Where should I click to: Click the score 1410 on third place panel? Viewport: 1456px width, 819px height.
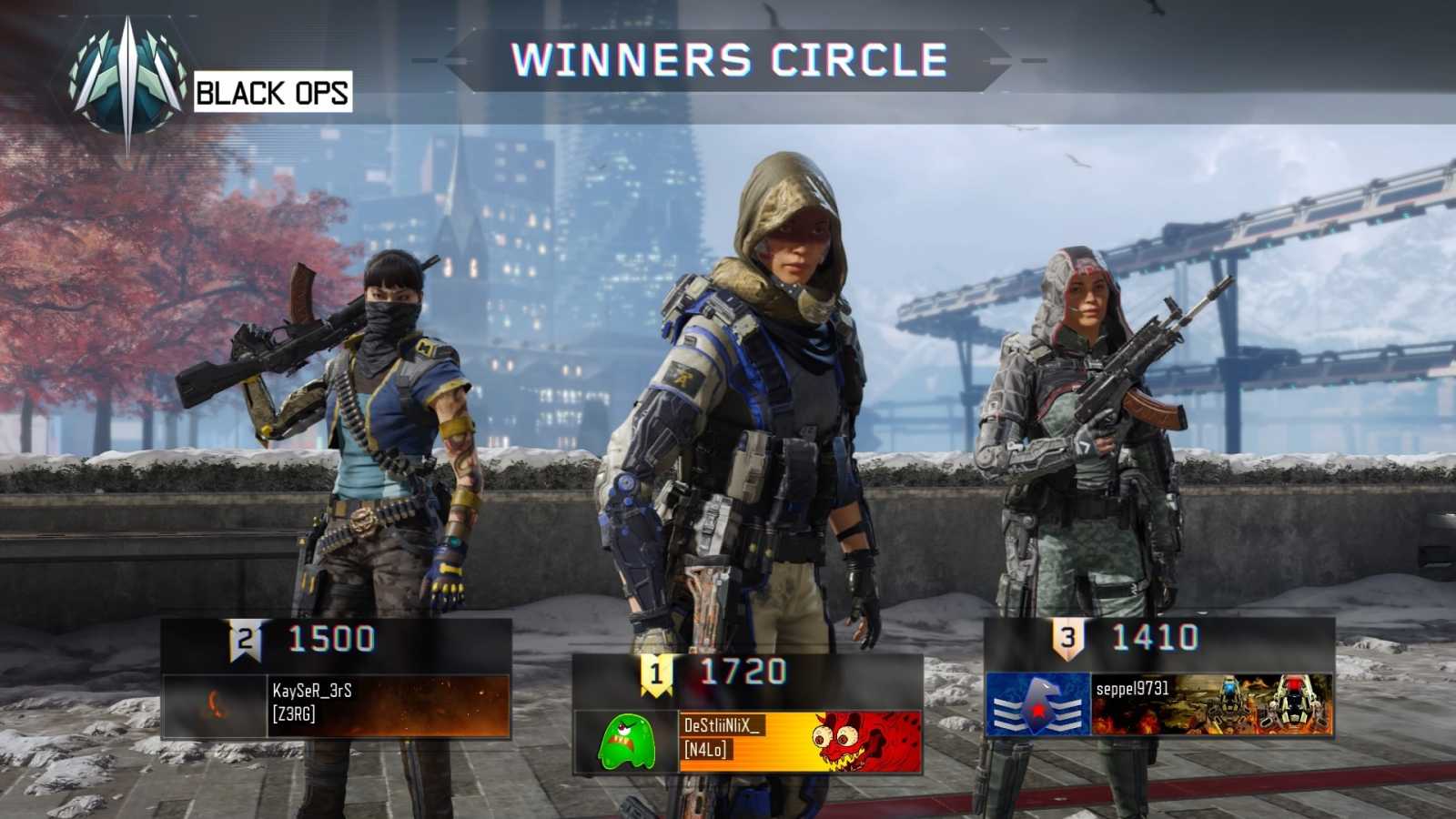click(x=1153, y=641)
